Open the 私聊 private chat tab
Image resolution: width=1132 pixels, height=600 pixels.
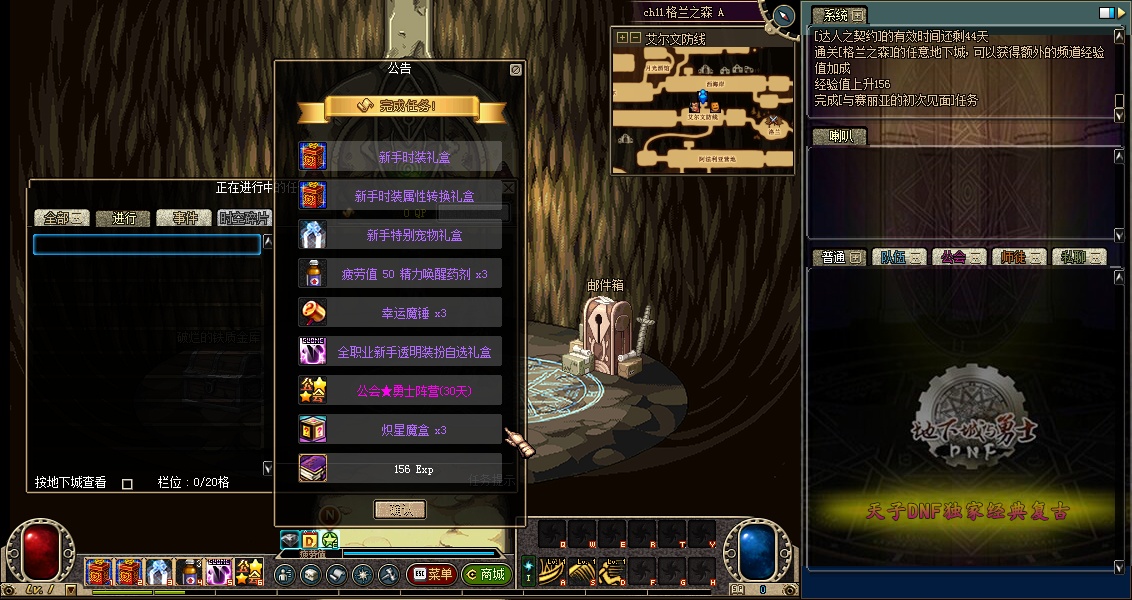click(1078, 257)
